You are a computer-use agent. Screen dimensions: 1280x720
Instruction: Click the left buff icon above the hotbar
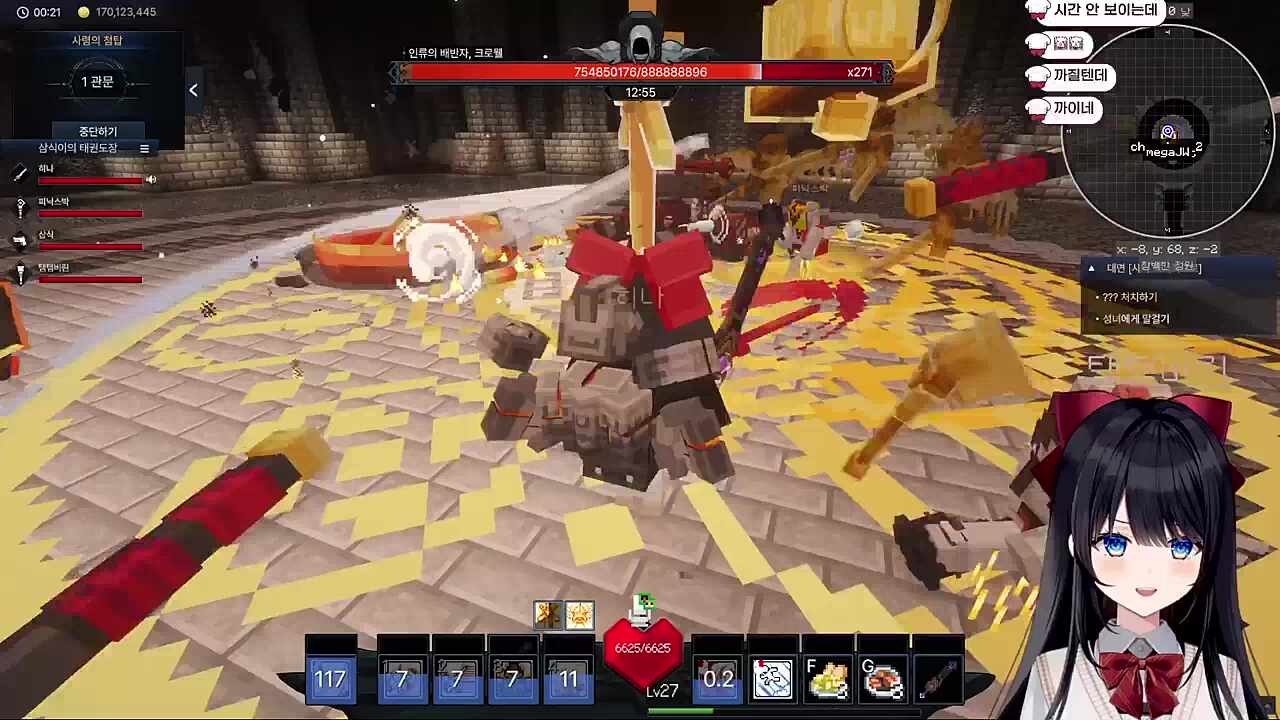pyautogui.click(x=547, y=615)
